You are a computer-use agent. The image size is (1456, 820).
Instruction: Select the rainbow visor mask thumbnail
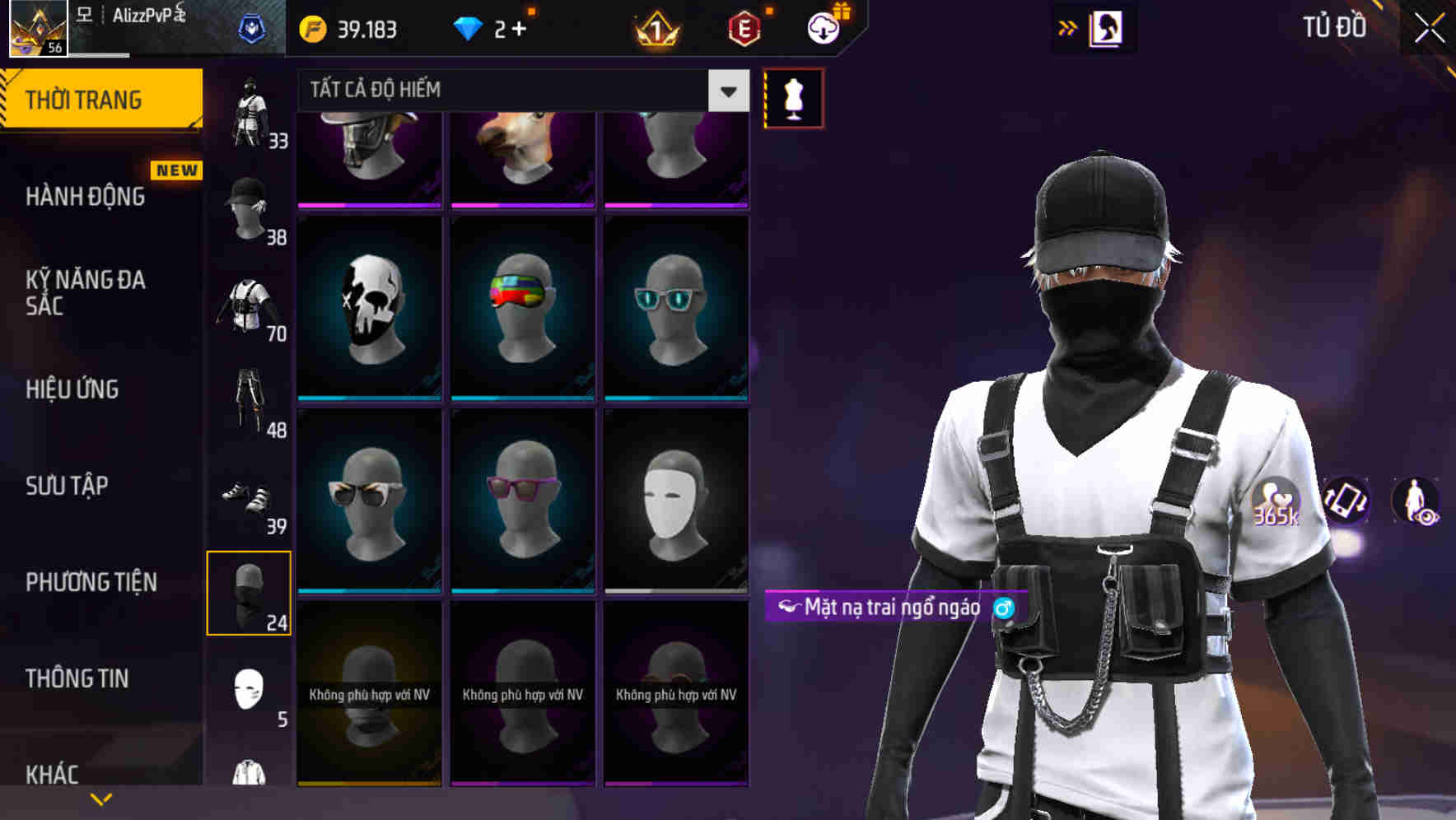click(522, 306)
